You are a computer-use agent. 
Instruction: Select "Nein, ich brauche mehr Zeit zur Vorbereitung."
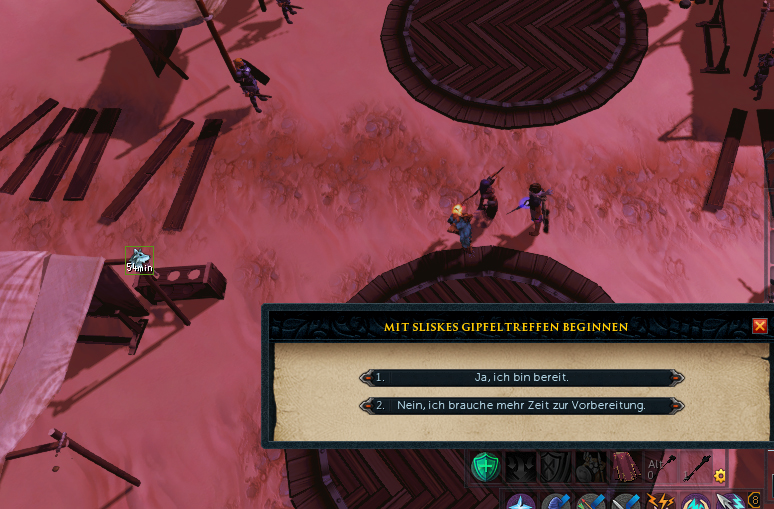click(x=522, y=405)
